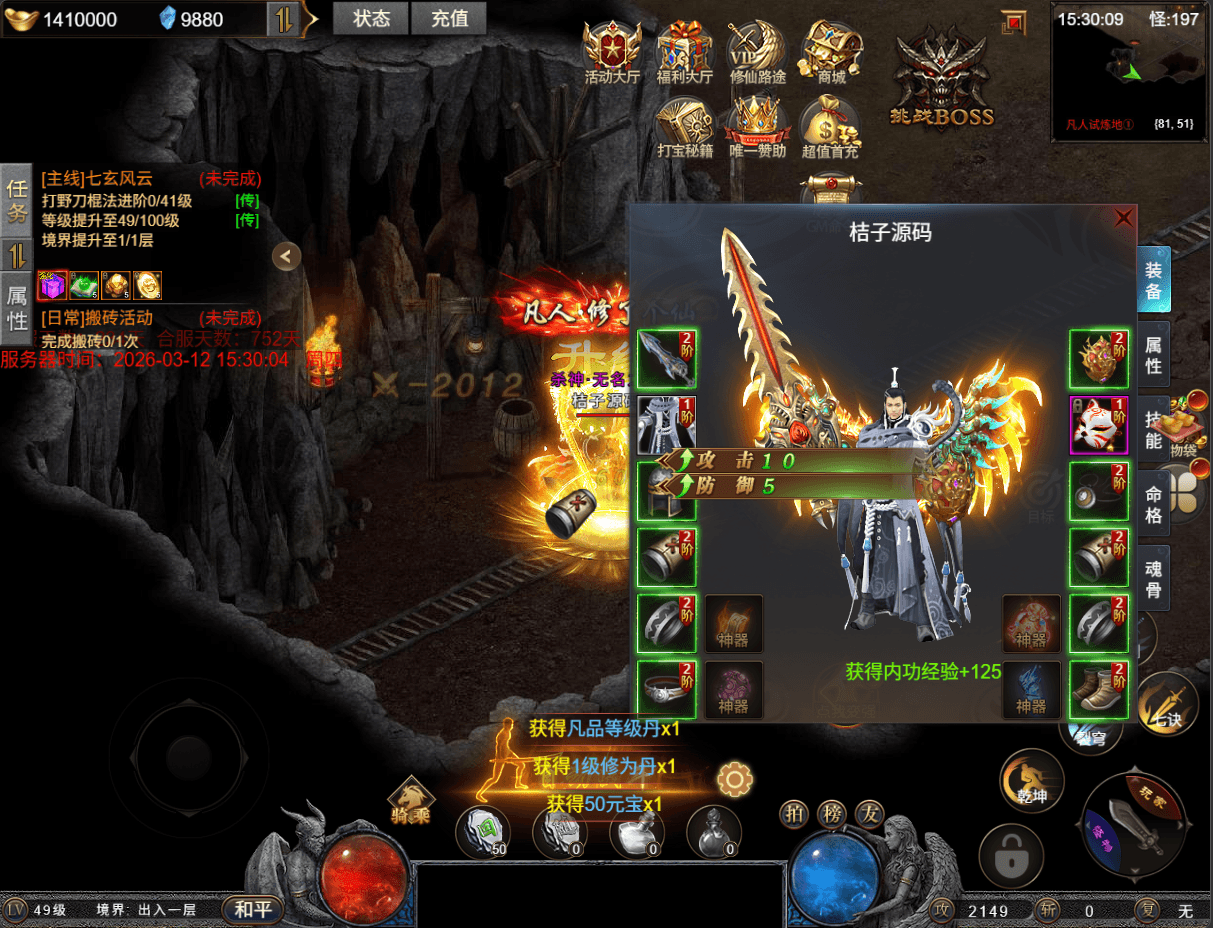The width and height of the screenshot is (1213, 928).
Task: Open the 超值首充 money bag icon
Action: (830, 127)
